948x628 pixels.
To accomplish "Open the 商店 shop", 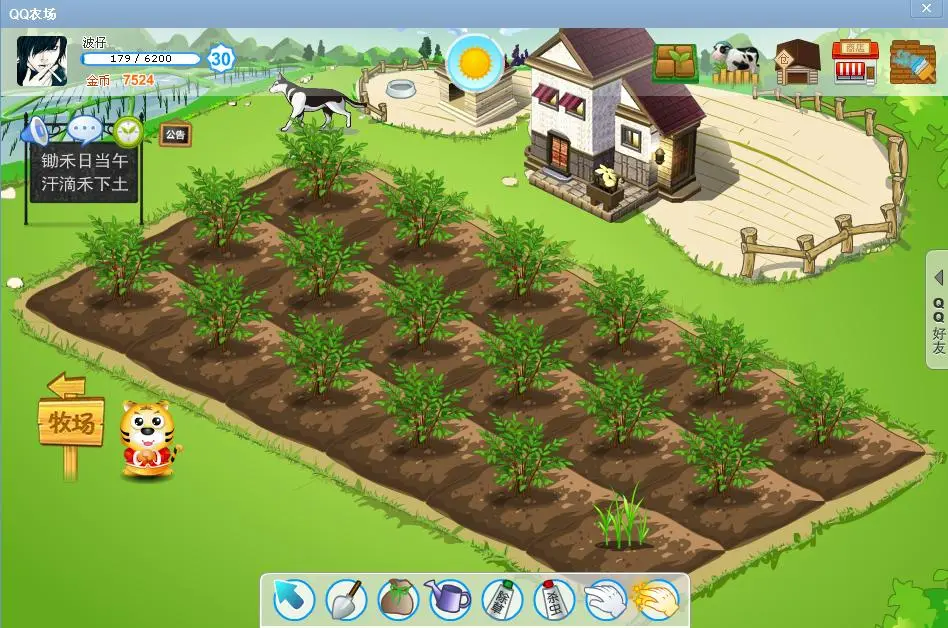I will pos(855,63).
